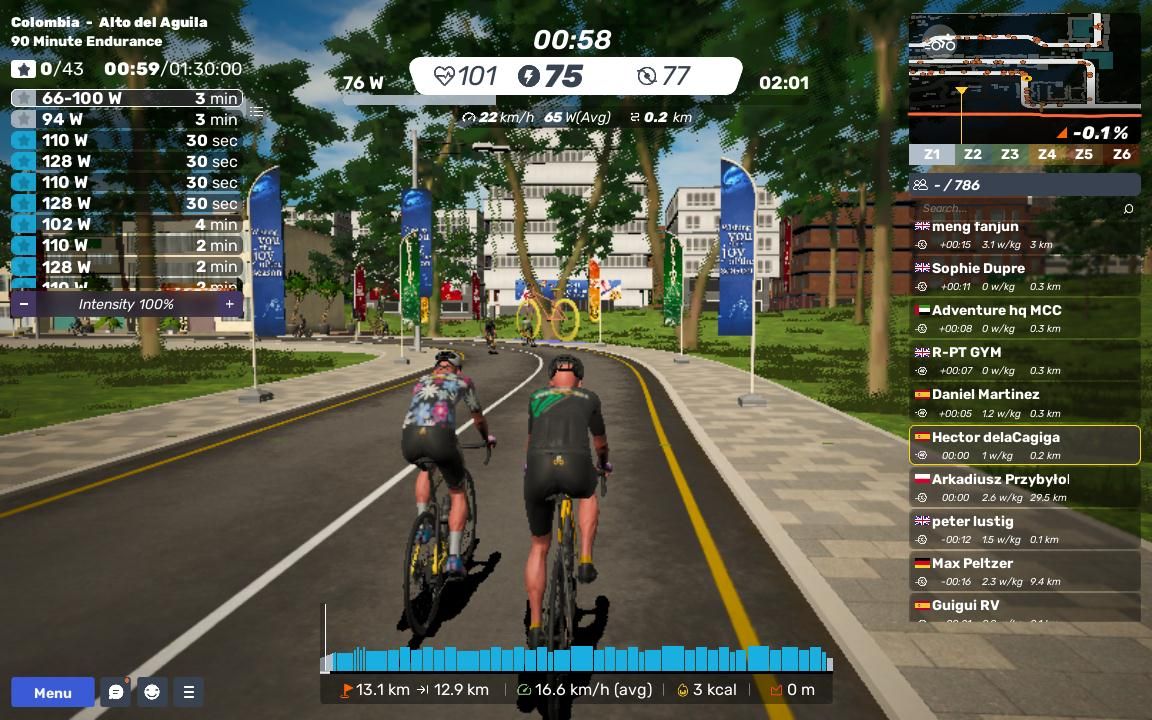The width and height of the screenshot is (1152, 720).
Task: Select rider Sophie Dupre in list
Action: 1024,276
